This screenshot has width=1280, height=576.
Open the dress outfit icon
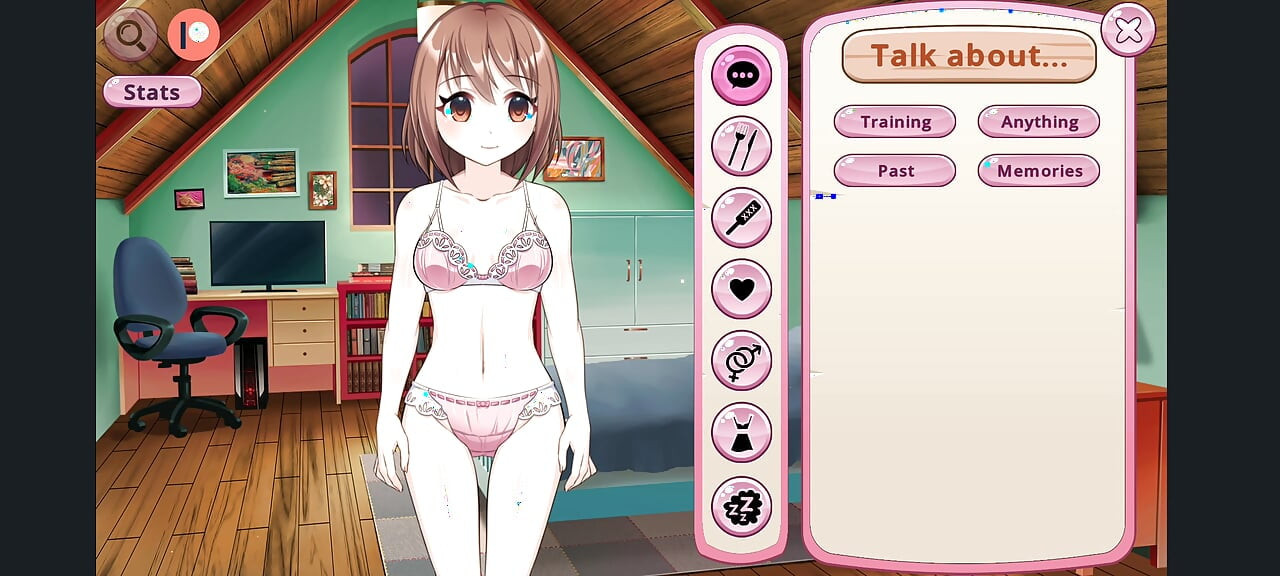pyautogui.click(x=741, y=432)
